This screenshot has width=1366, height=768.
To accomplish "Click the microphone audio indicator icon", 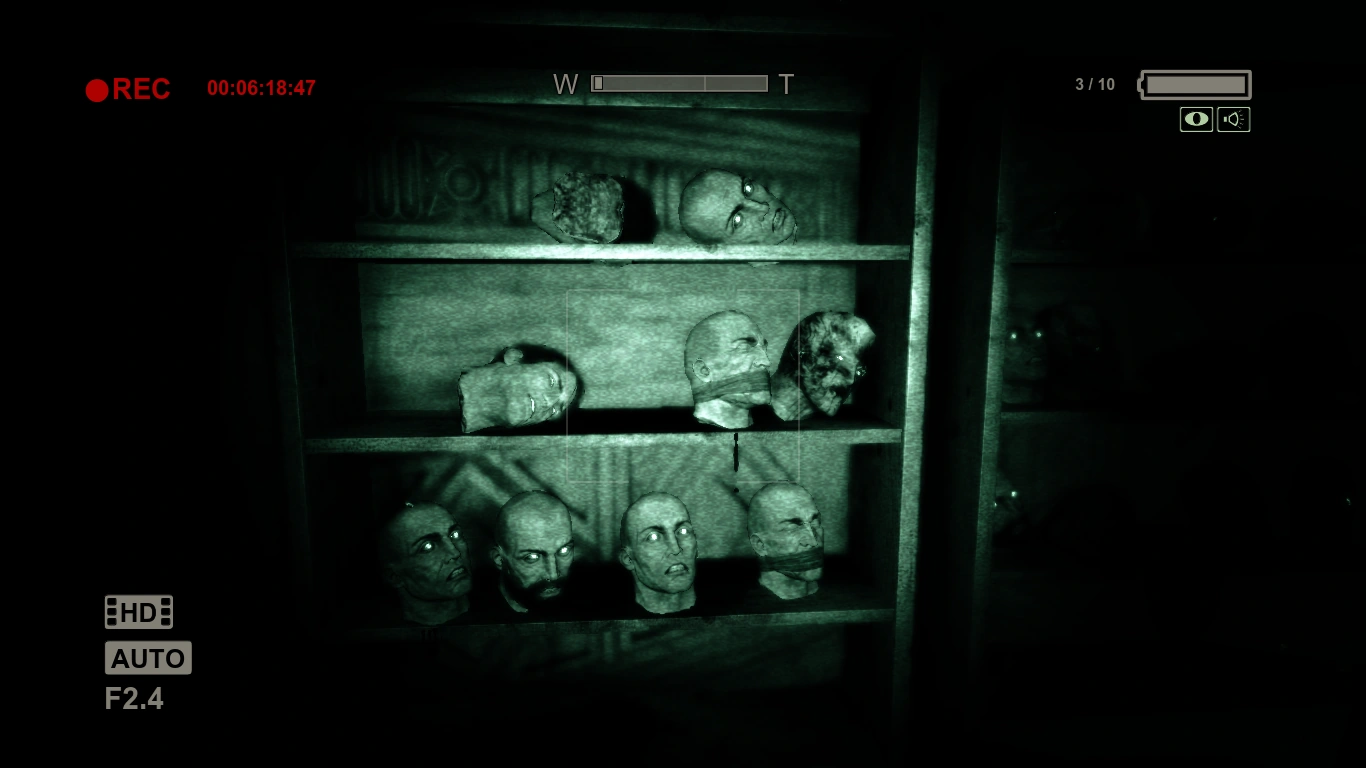I will click(x=1234, y=119).
